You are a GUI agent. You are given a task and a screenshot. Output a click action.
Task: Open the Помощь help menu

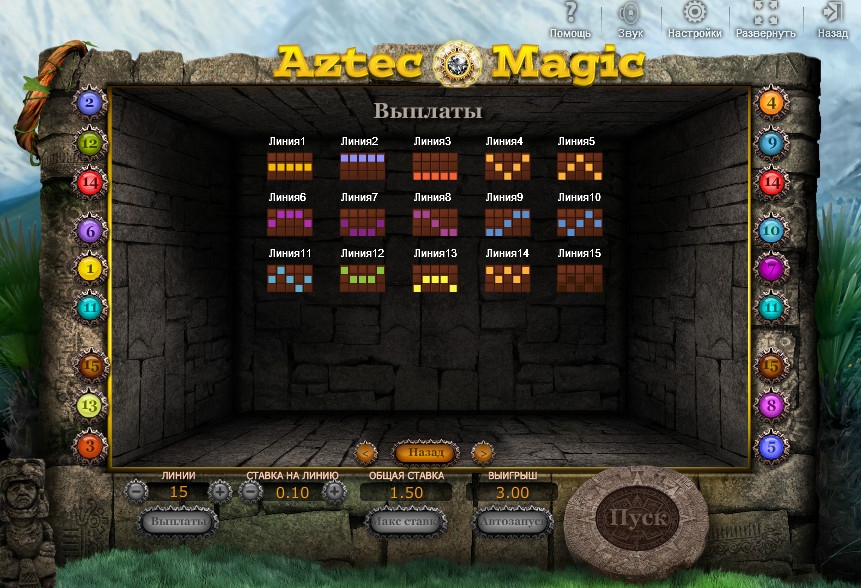[x=570, y=20]
